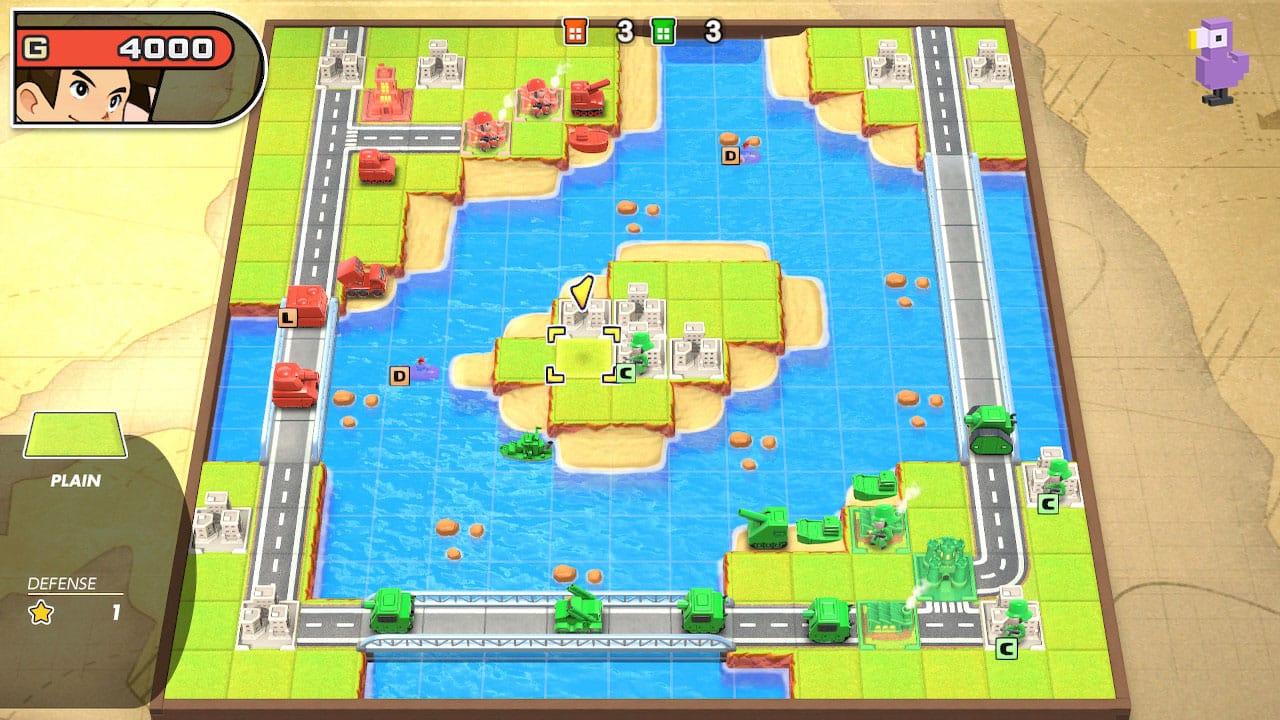The image size is (1280, 720).
Task: Click the green infantry capturing the bottom-right city
Action: click(x=1015, y=615)
